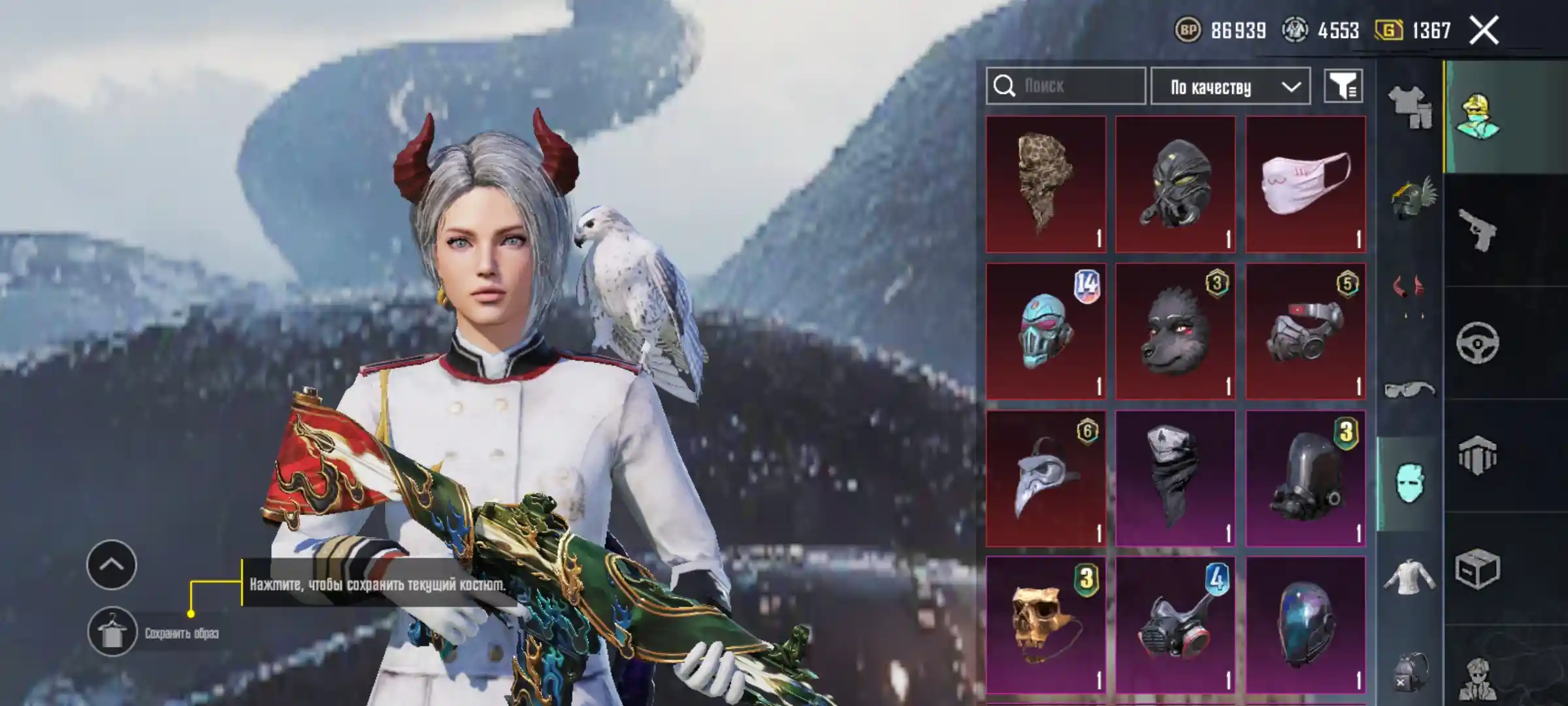Switch to the white jacket category

pyautogui.click(x=1409, y=577)
